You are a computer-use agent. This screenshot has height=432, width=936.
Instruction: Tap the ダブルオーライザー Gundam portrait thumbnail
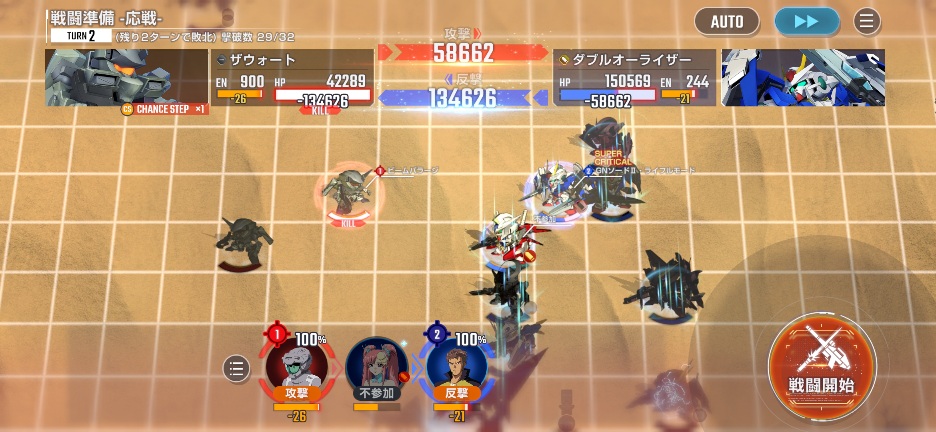pos(803,77)
